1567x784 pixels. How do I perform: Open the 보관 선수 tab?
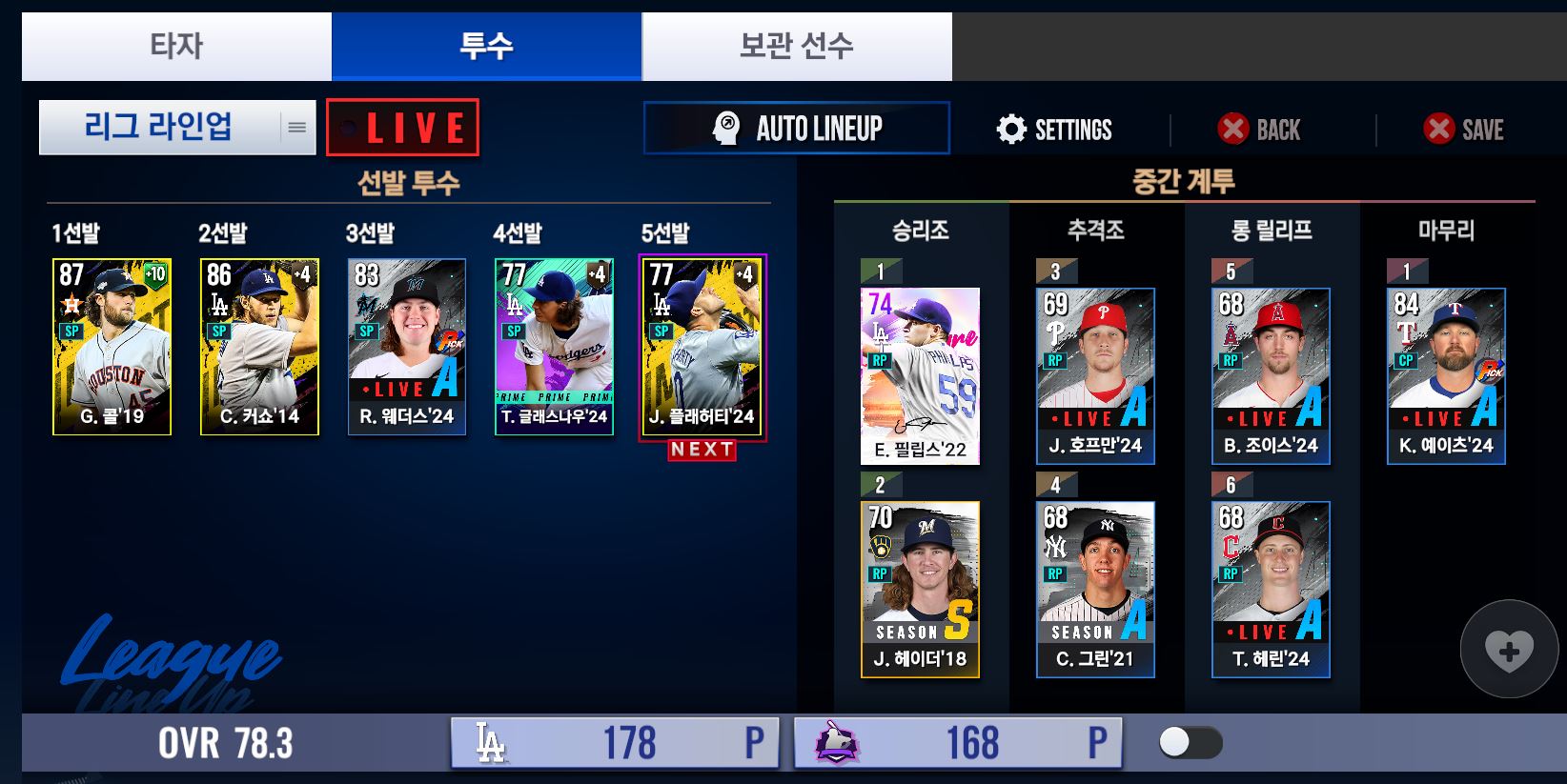(796, 46)
